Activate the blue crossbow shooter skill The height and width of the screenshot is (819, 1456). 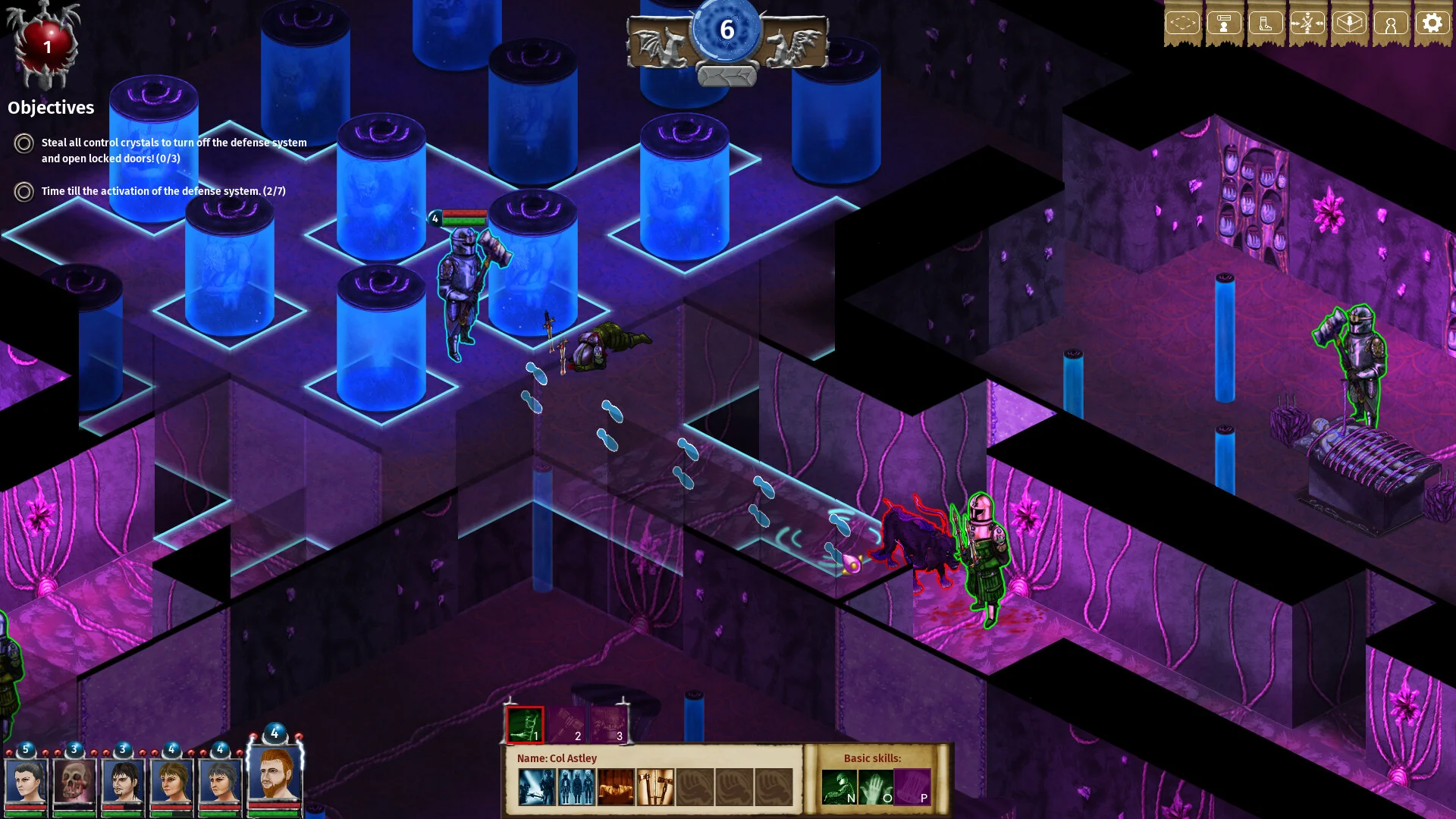pyautogui.click(x=537, y=787)
